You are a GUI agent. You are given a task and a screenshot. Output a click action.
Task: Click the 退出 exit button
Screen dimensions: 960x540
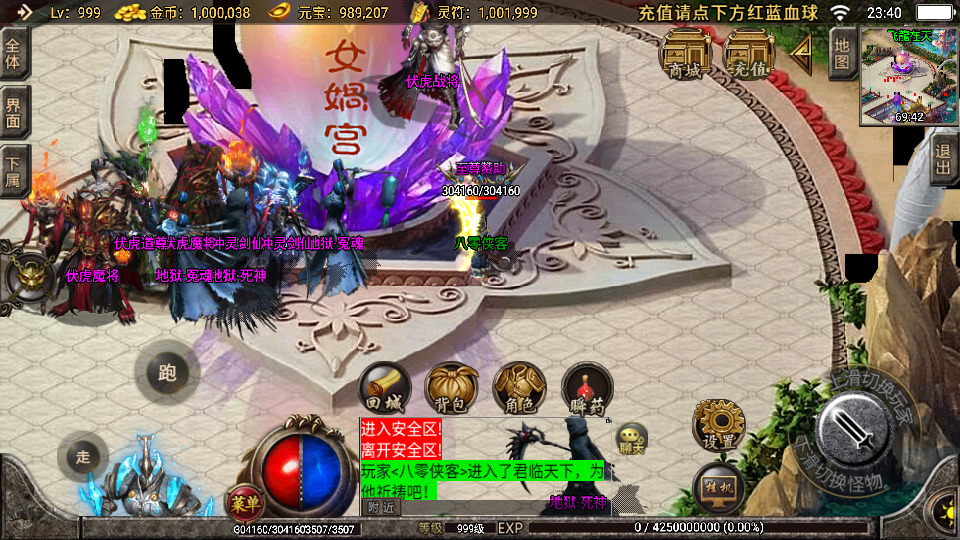pos(943,159)
